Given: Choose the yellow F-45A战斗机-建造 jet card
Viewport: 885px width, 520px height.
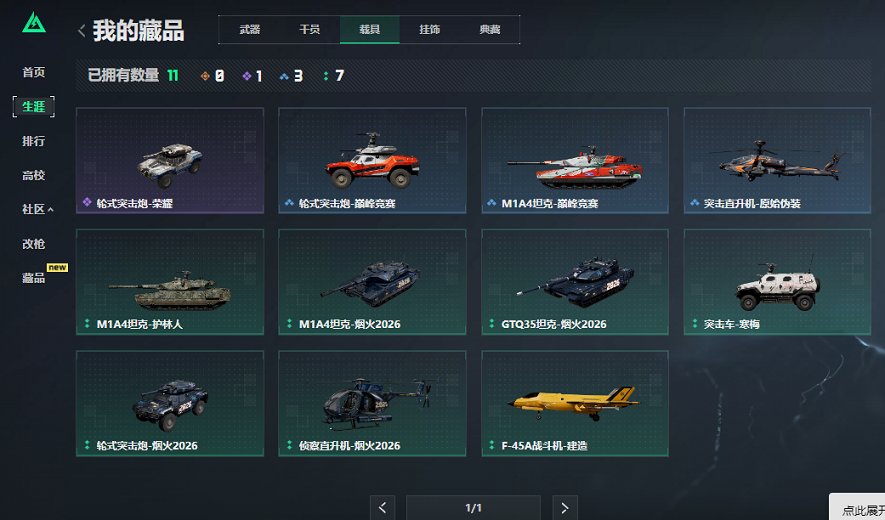Looking at the screenshot, I should click(575, 403).
